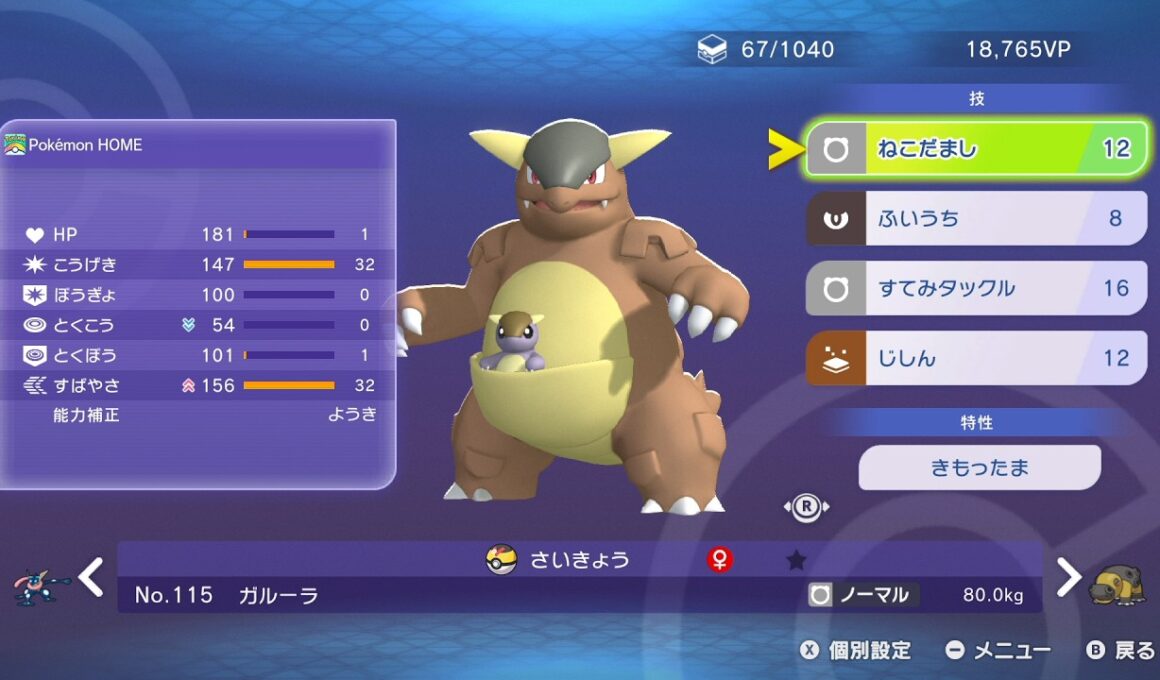1160x680 pixels.
Task: Open 個別設定 individual settings
Action: (x=857, y=651)
